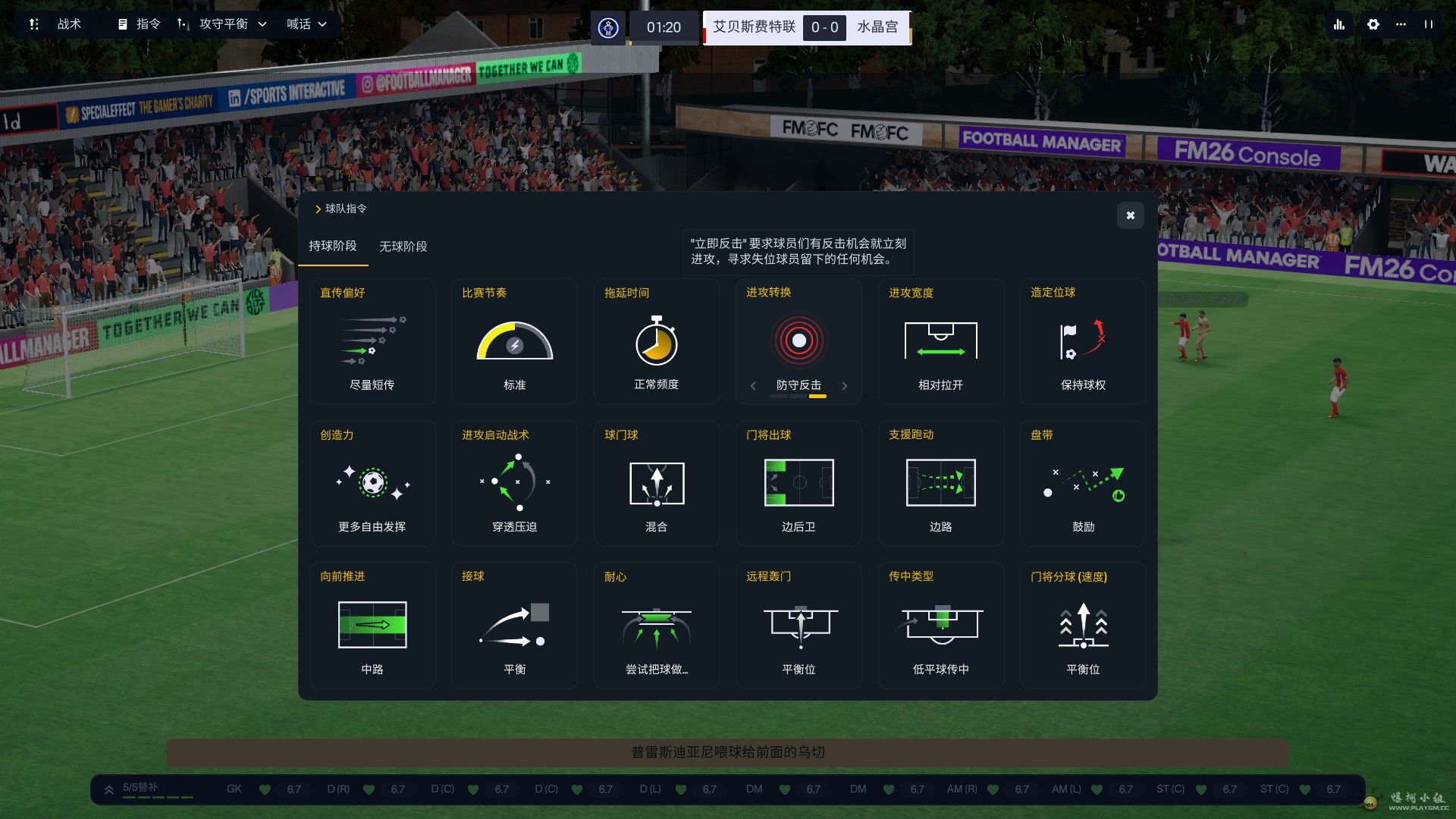Select the 持球阶段 tab

click(332, 246)
